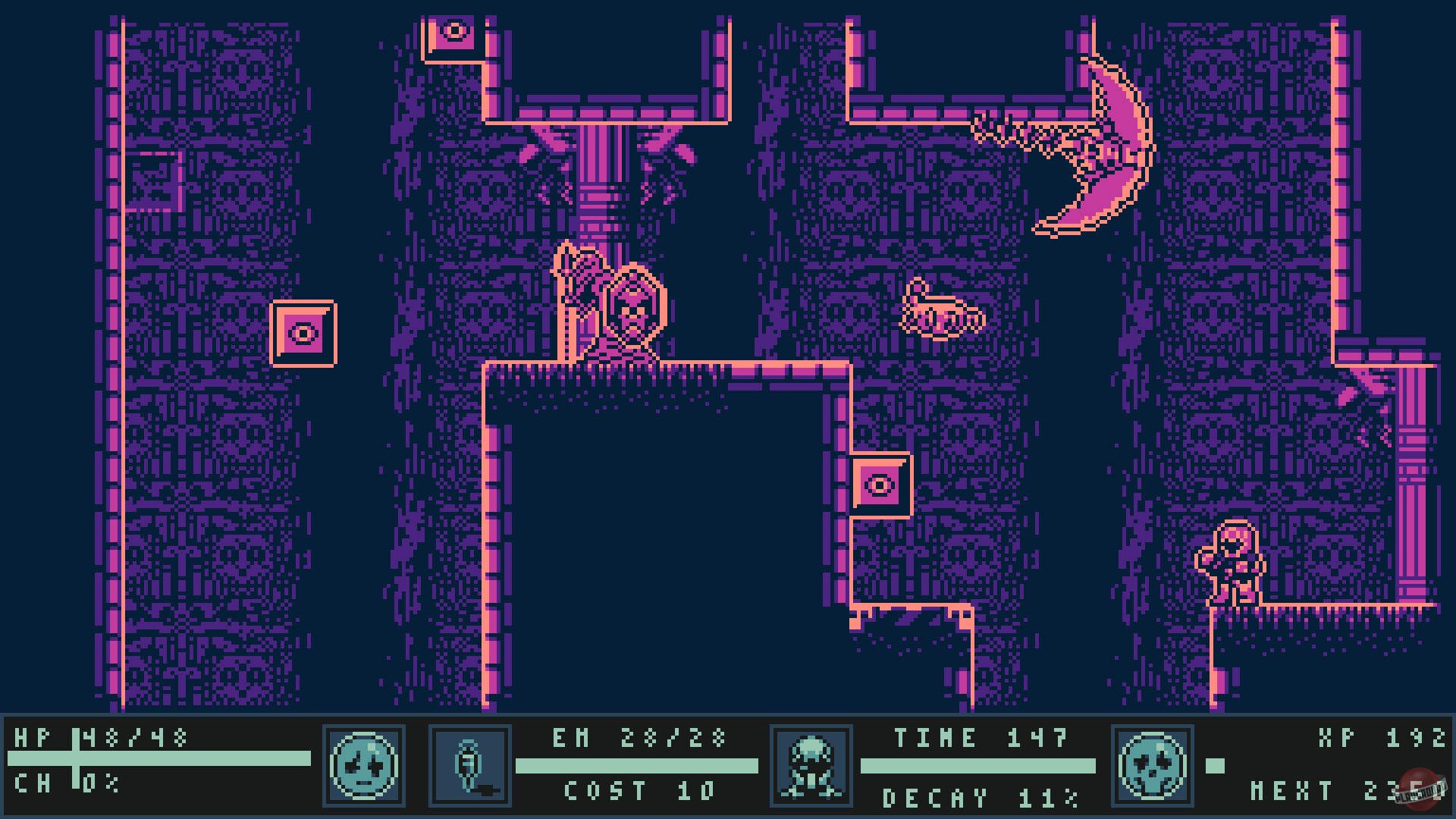Select the spider-skull creature icon in HUD

[x=811, y=766]
